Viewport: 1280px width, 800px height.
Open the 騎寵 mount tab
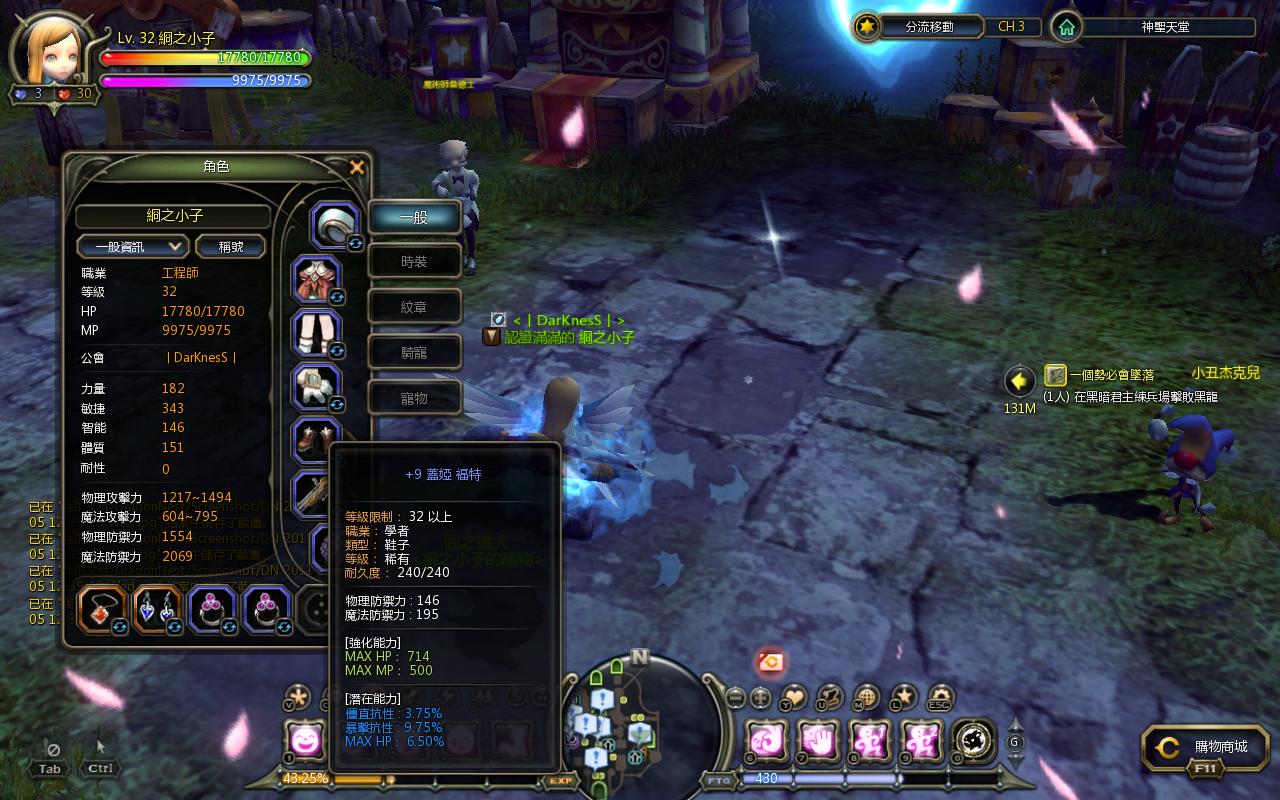pos(414,352)
